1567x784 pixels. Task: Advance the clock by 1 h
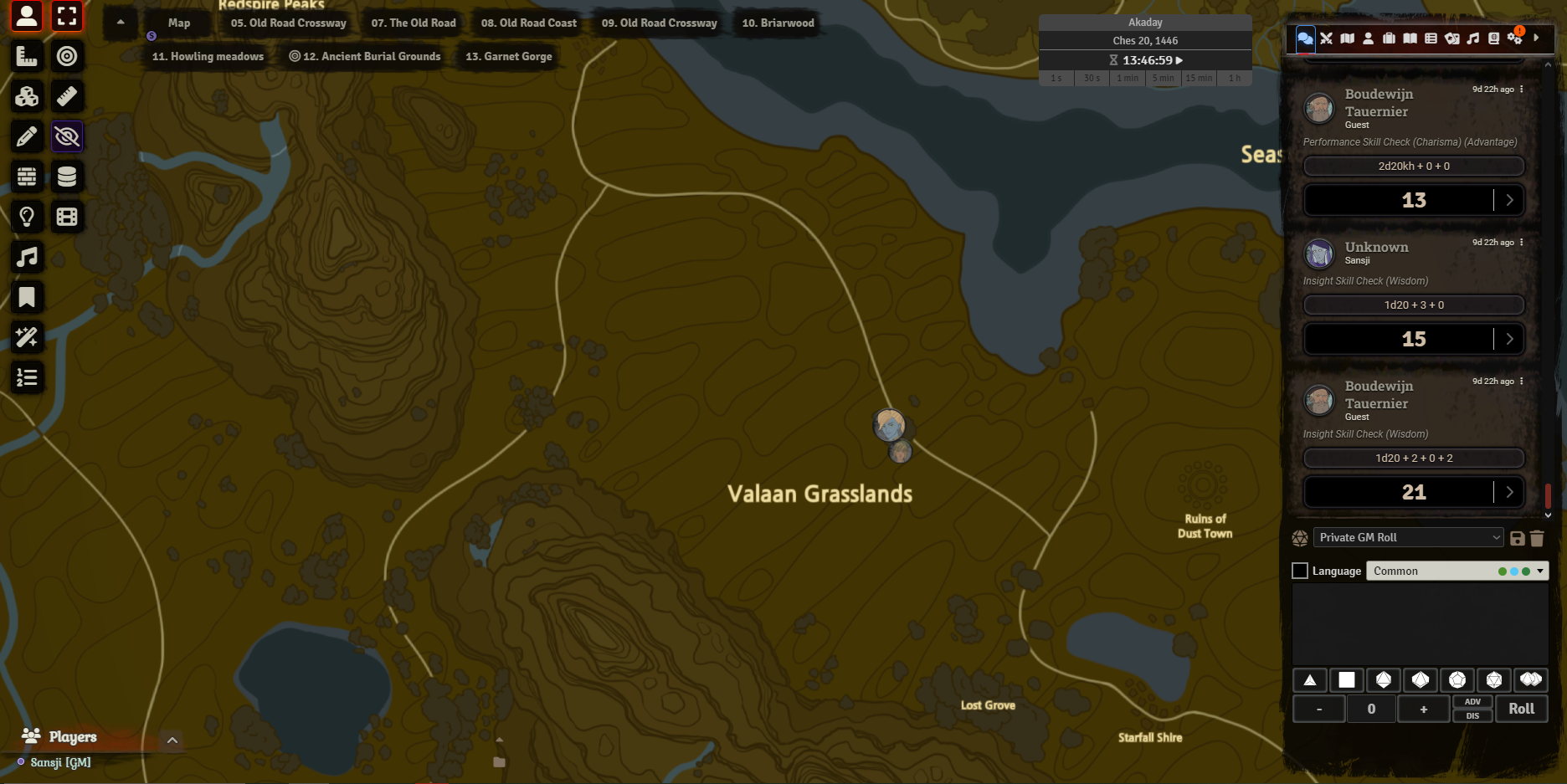click(1234, 78)
